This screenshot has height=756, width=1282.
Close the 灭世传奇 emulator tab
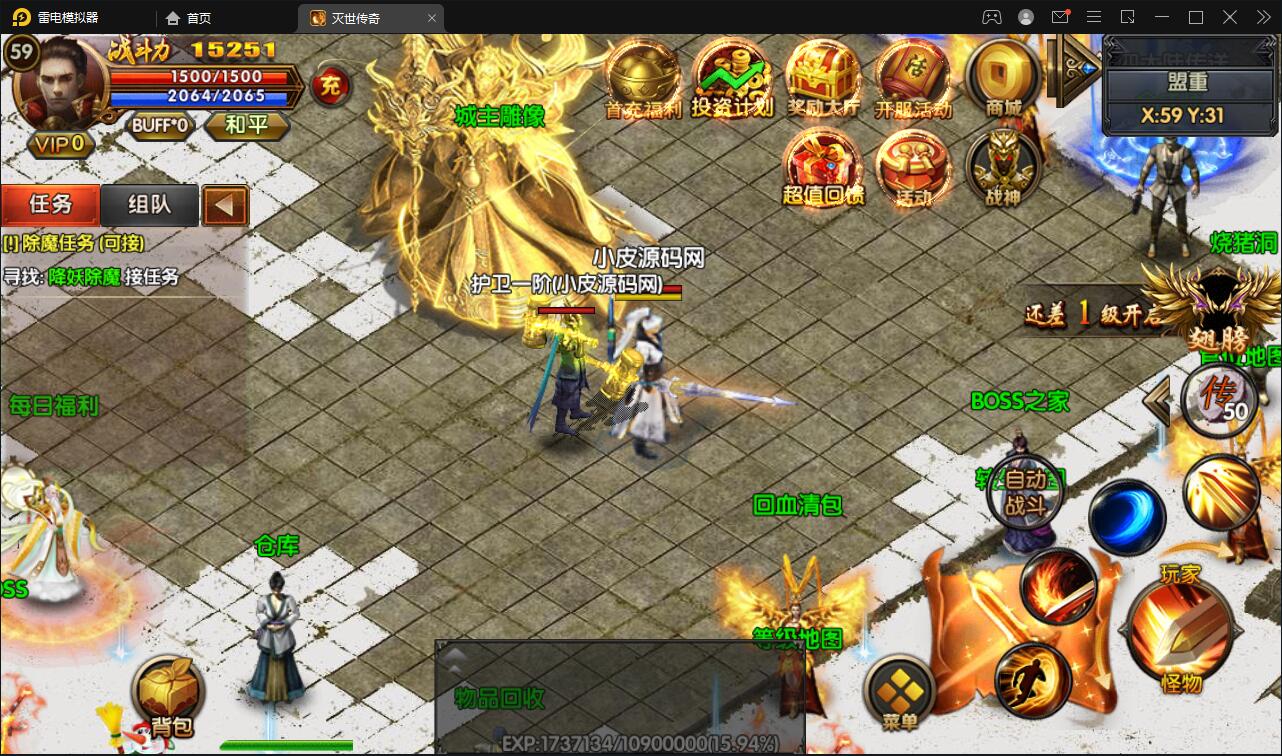coord(432,18)
